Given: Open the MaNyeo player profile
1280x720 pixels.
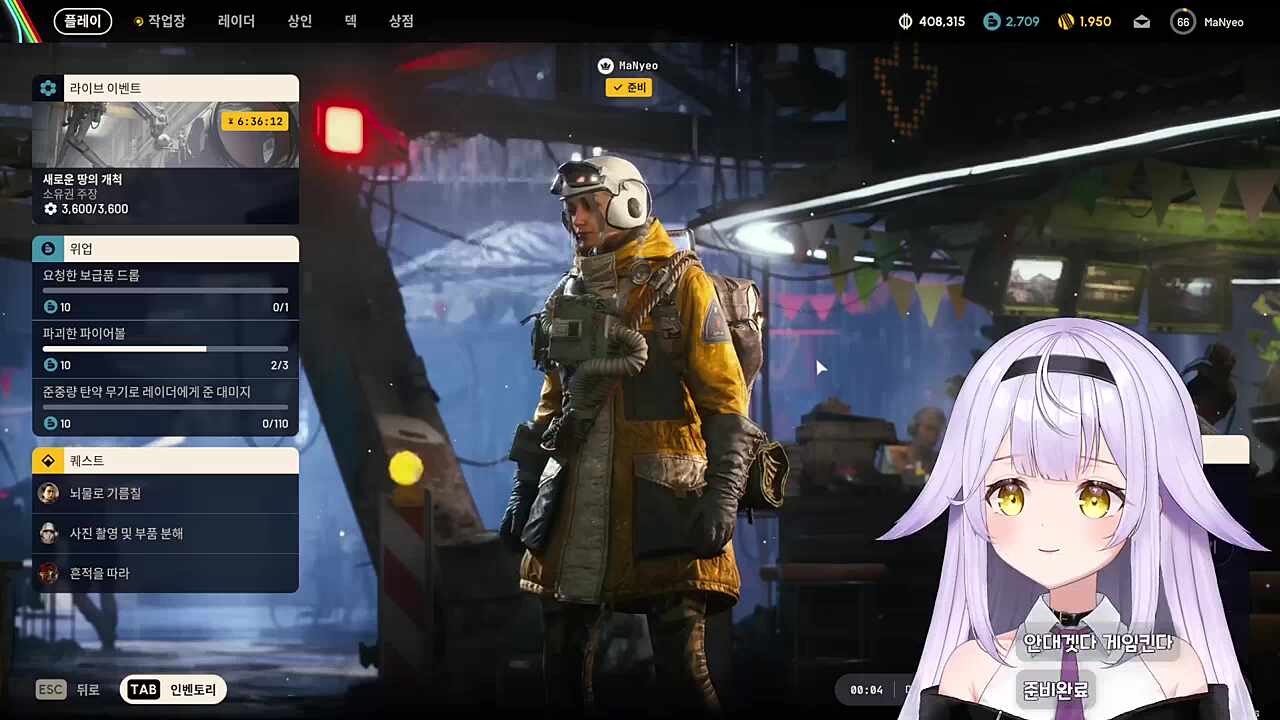Looking at the screenshot, I should click(x=1209, y=22).
